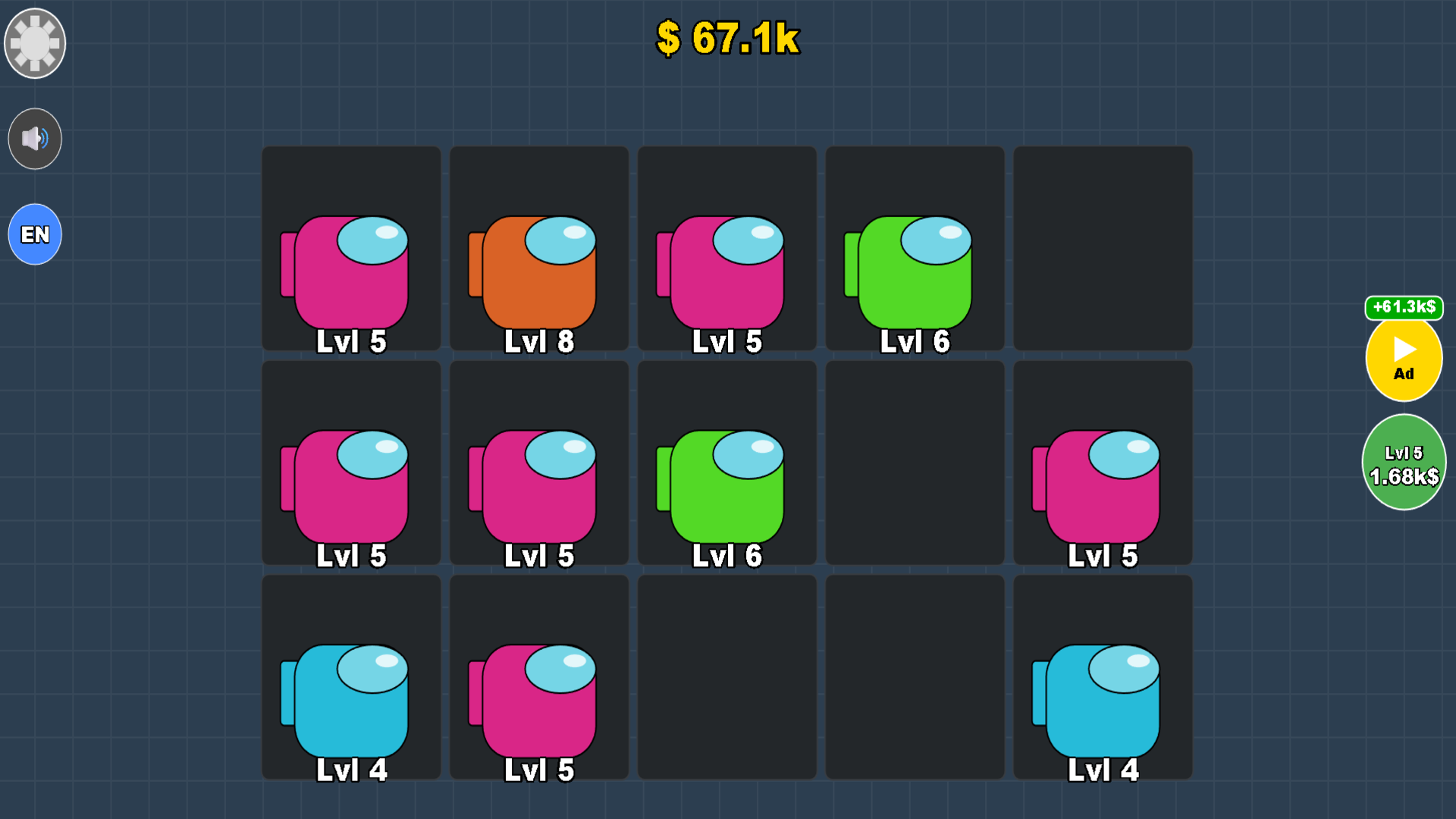Watch the Ad for +61.3k$ reward

click(x=1404, y=358)
